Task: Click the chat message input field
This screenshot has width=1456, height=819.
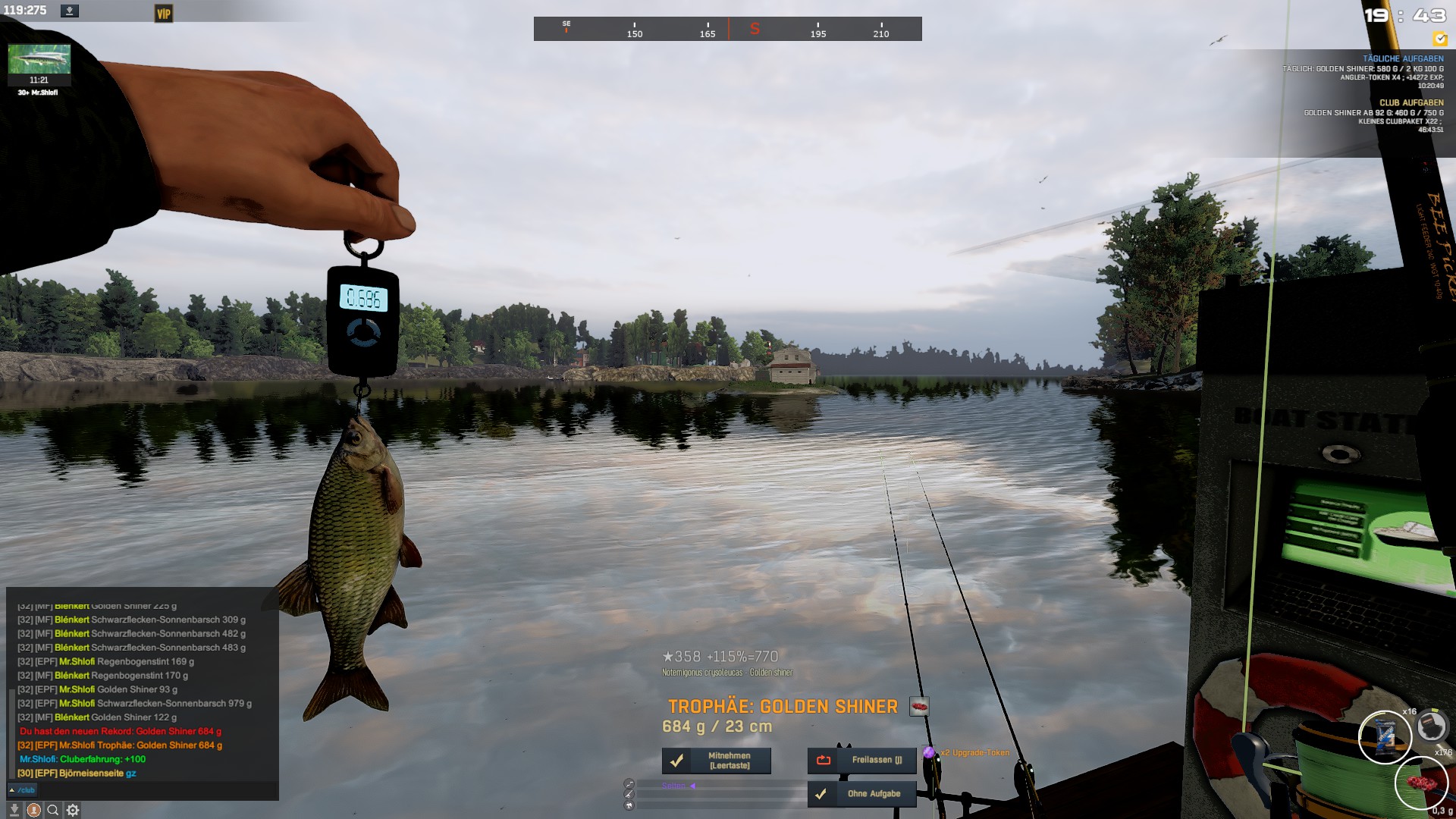Action: (152, 790)
